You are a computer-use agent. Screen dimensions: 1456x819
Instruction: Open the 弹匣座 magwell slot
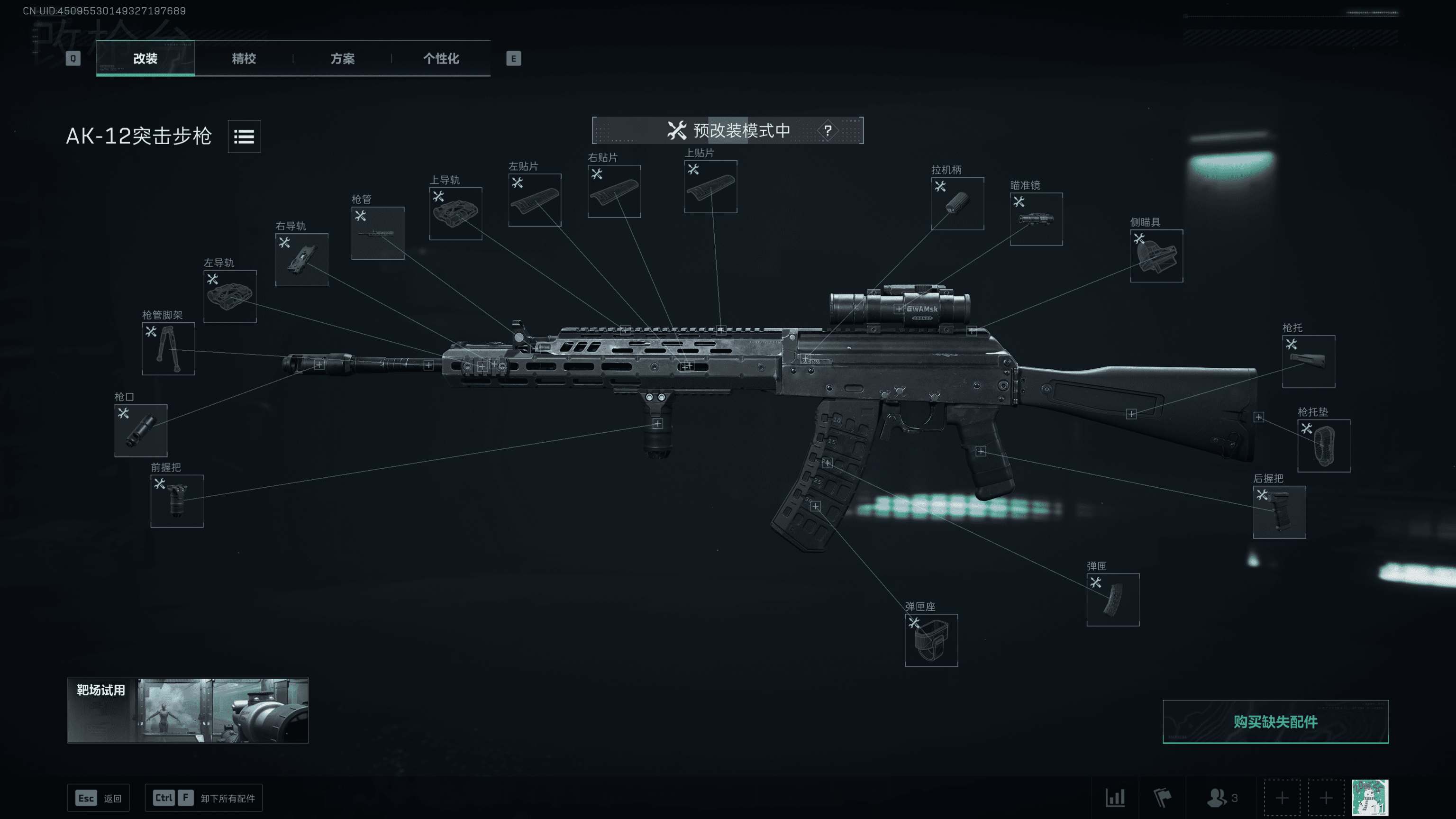[x=931, y=640]
